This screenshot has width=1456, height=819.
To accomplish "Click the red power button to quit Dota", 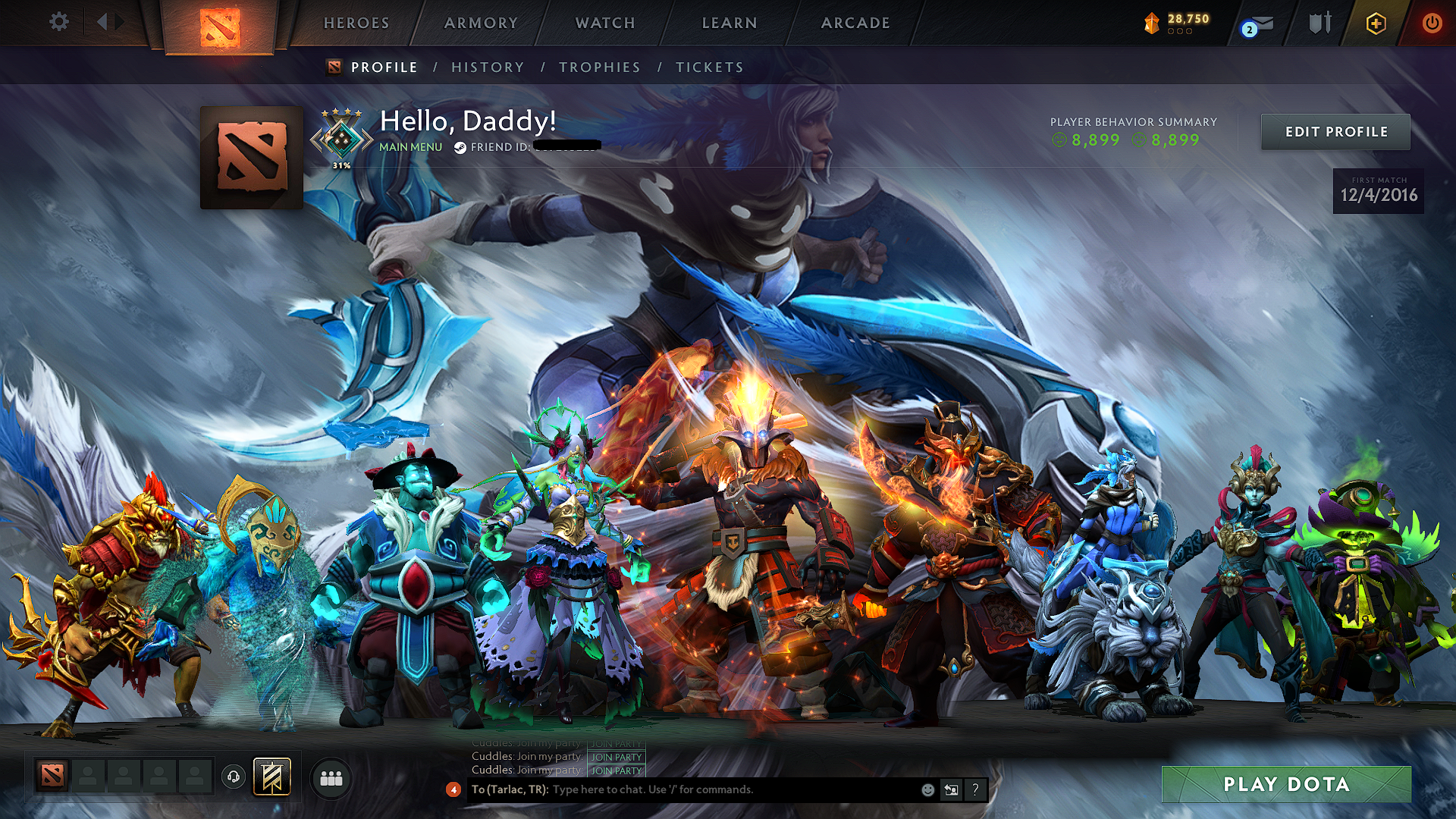I will tap(1433, 23).
